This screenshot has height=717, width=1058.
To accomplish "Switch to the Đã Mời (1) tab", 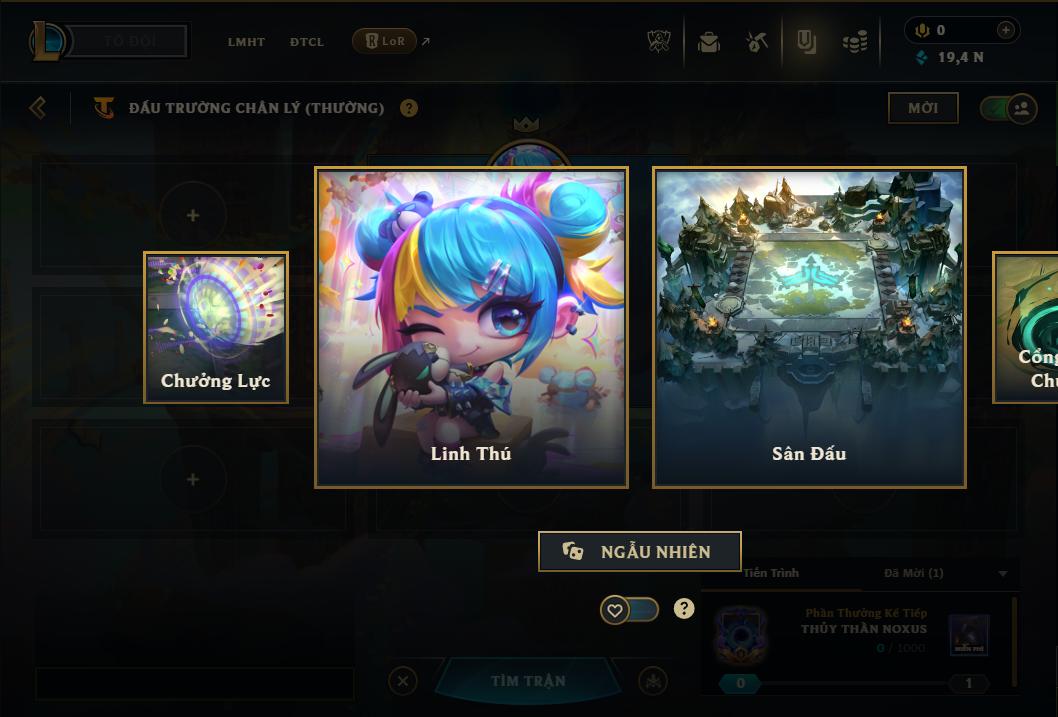I will tap(914, 573).
